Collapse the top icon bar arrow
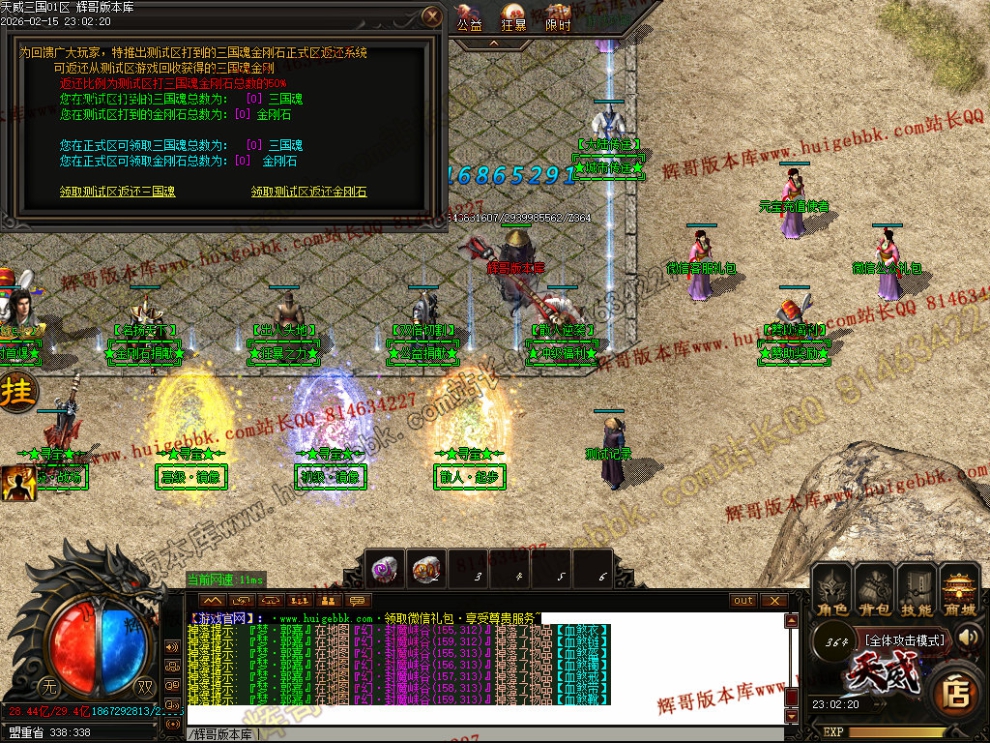 493,44
